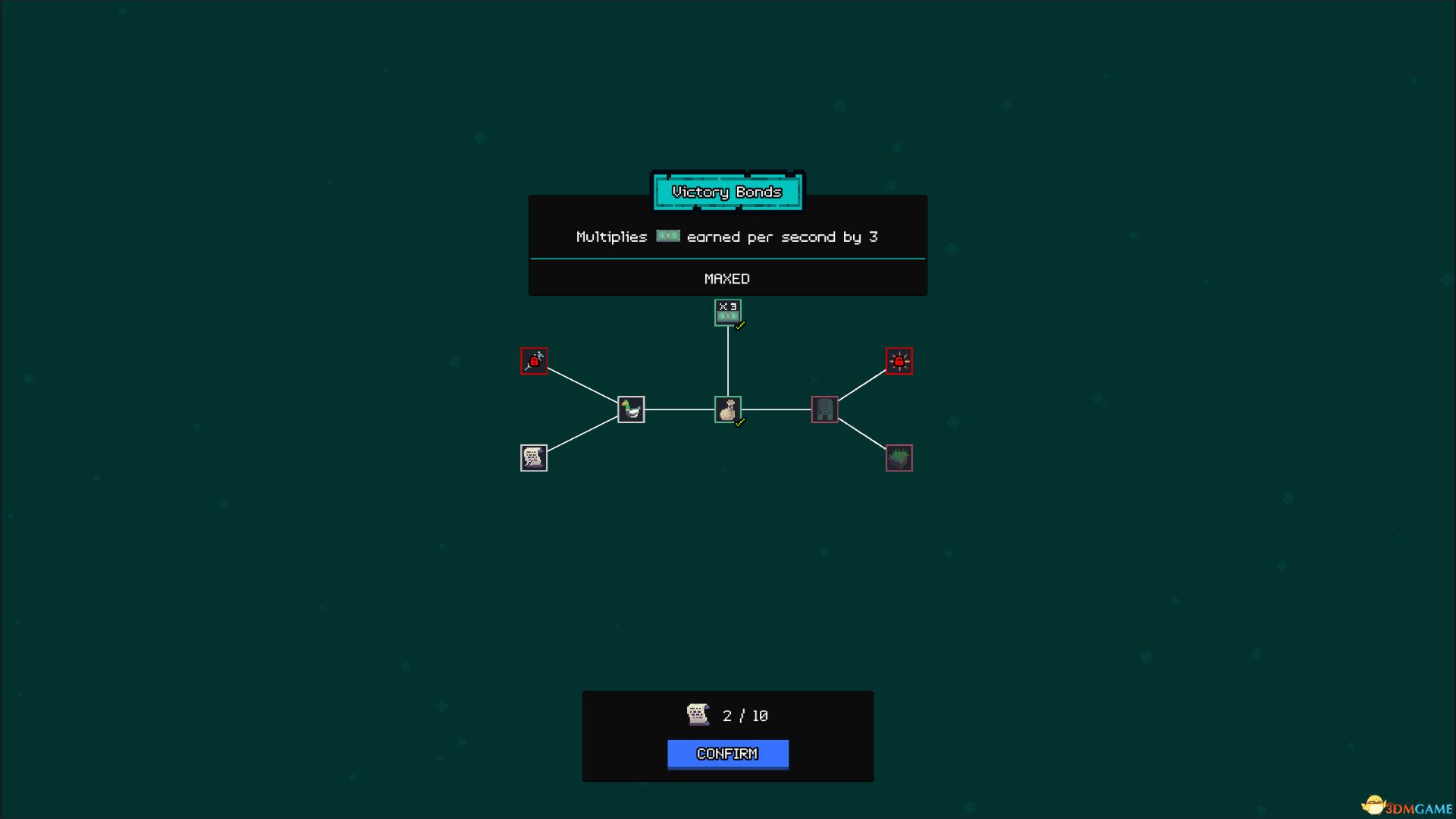Select the green bush skill node

[899, 457]
